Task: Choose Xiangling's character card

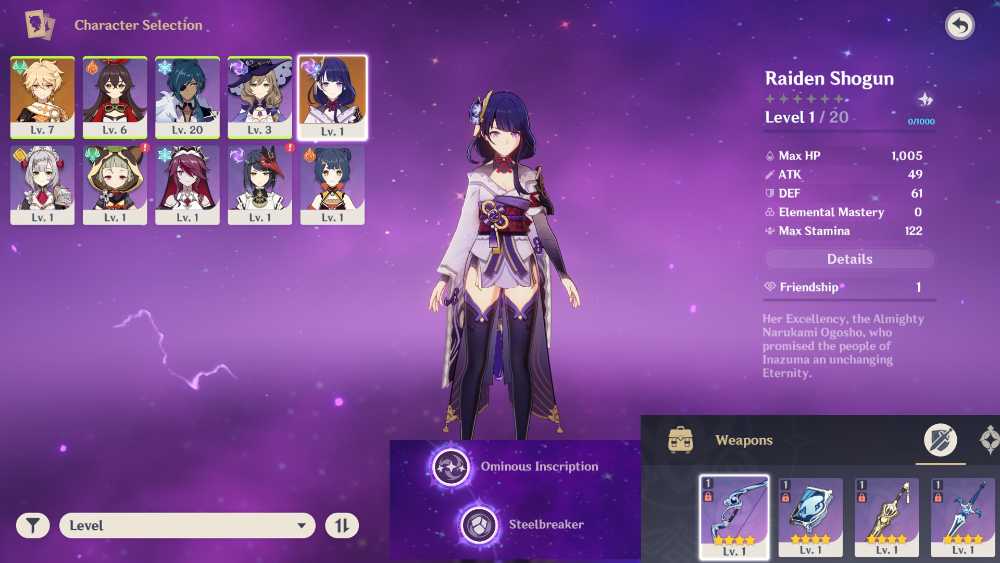Action: coord(332,184)
